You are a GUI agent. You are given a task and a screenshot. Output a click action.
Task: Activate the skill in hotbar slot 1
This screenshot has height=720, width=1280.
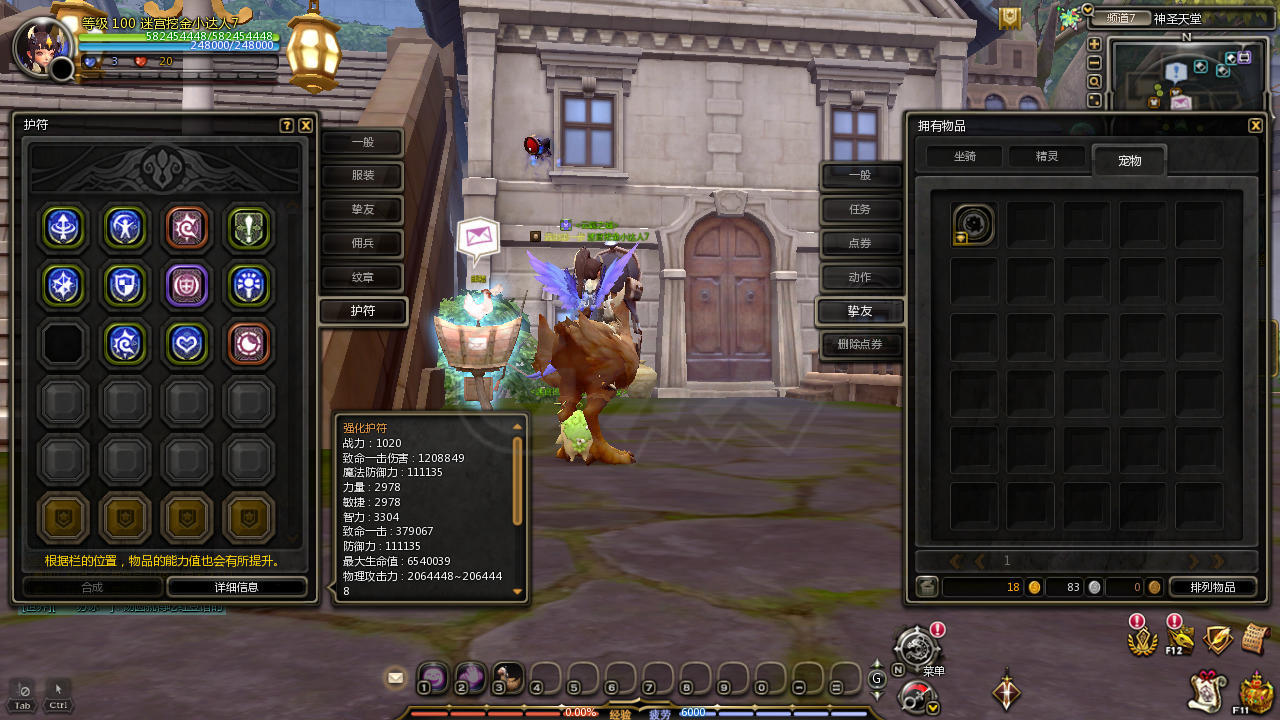tap(432, 677)
